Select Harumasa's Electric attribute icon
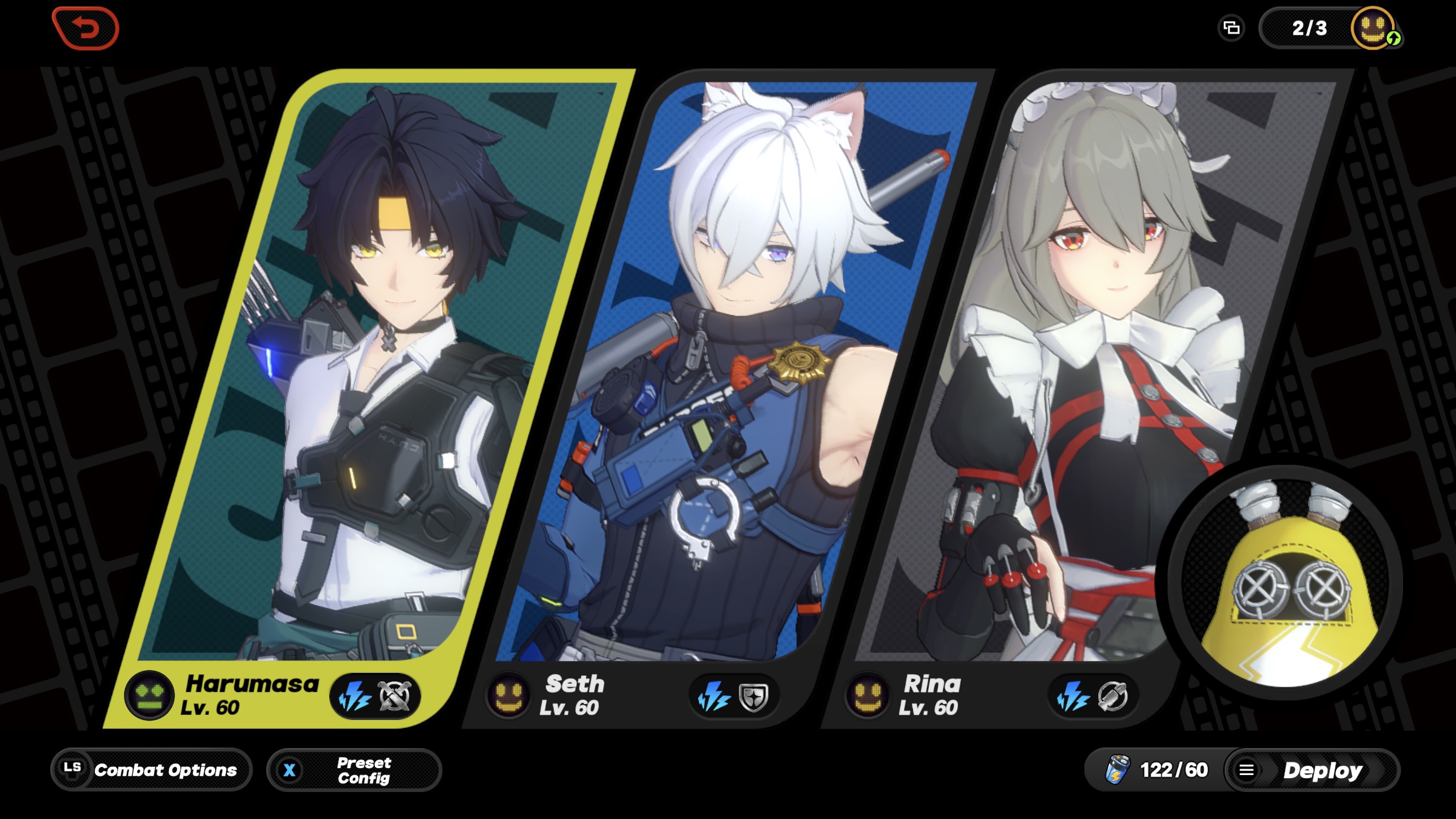Viewport: 1456px width, 819px height. [x=356, y=696]
